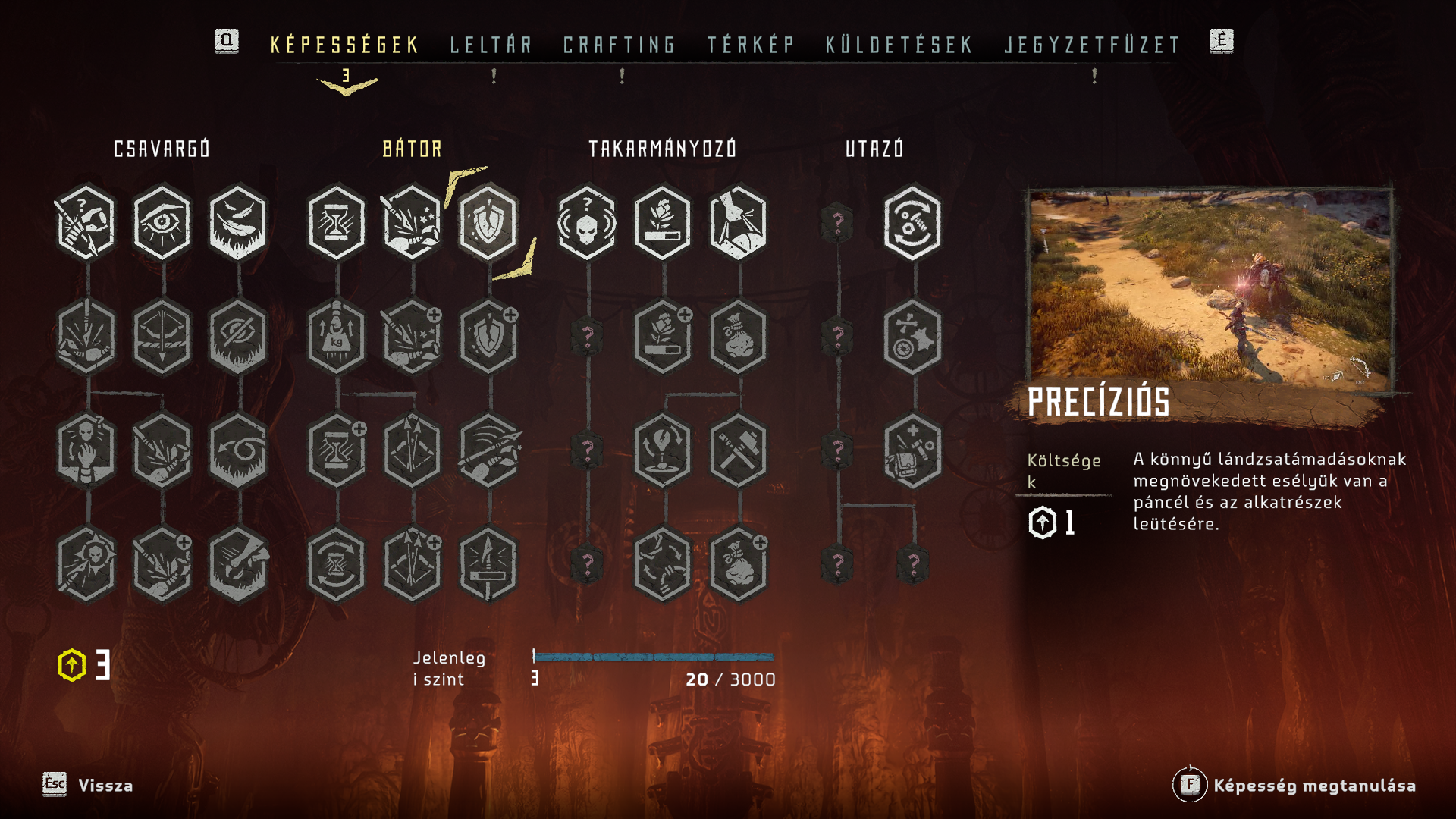This screenshot has height=819, width=1456.
Task: Select the hammer repair cycle skill in Utazó
Action: pos(913,222)
